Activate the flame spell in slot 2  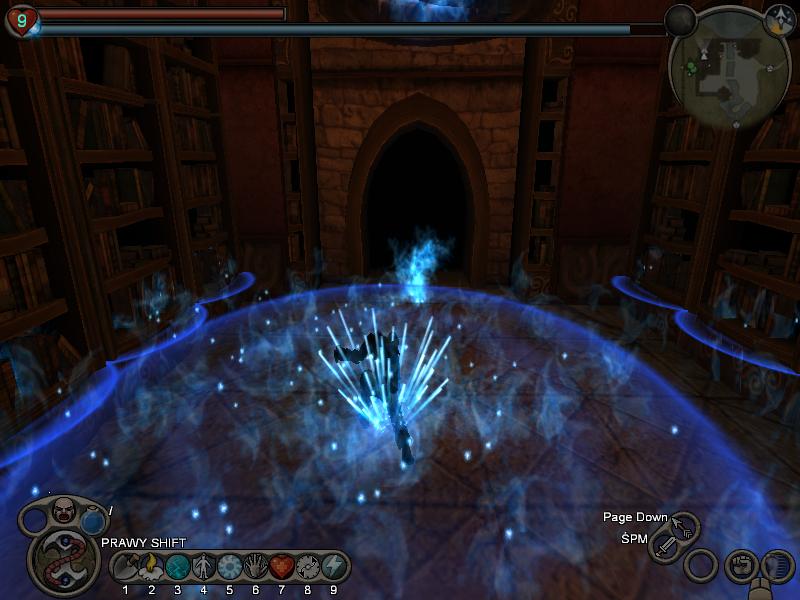(151, 566)
